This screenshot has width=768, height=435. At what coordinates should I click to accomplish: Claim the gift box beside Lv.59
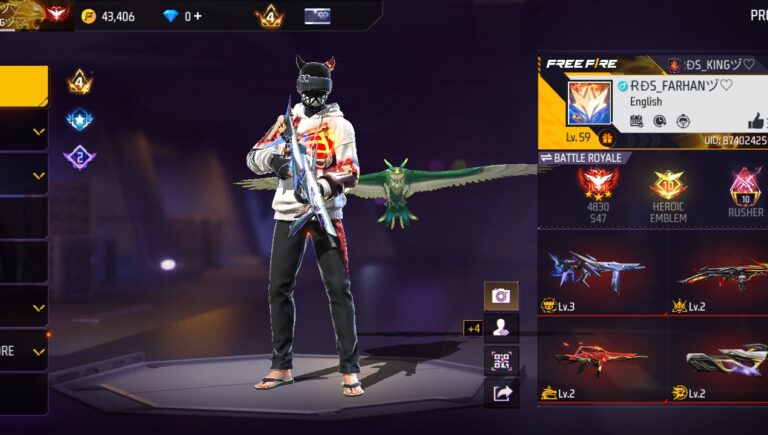tap(607, 138)
